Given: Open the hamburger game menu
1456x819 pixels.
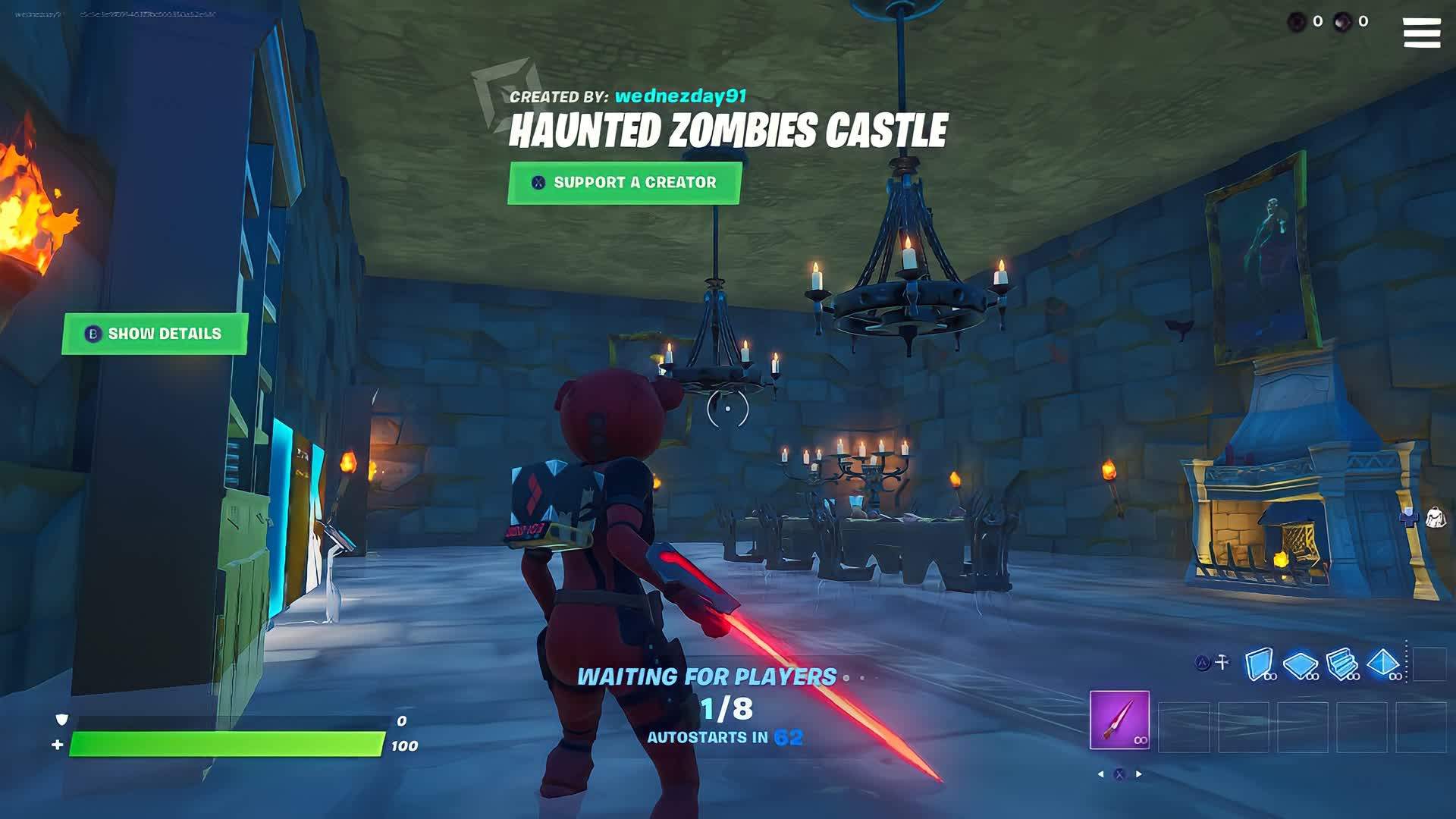Looking at the screenshot, I should 1421,32.
